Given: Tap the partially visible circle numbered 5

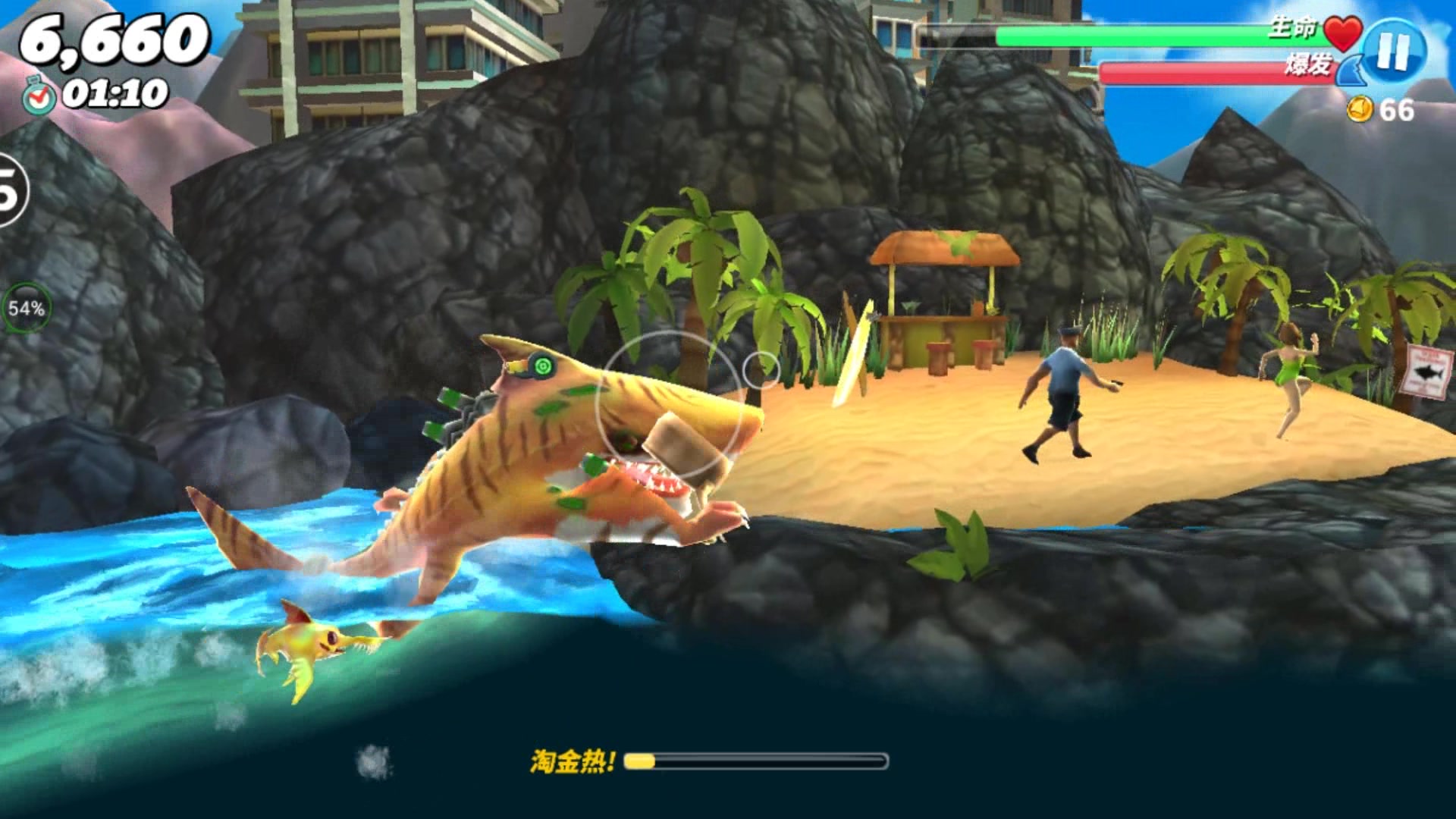Looking at the screenshot, I should click(11, 190).
